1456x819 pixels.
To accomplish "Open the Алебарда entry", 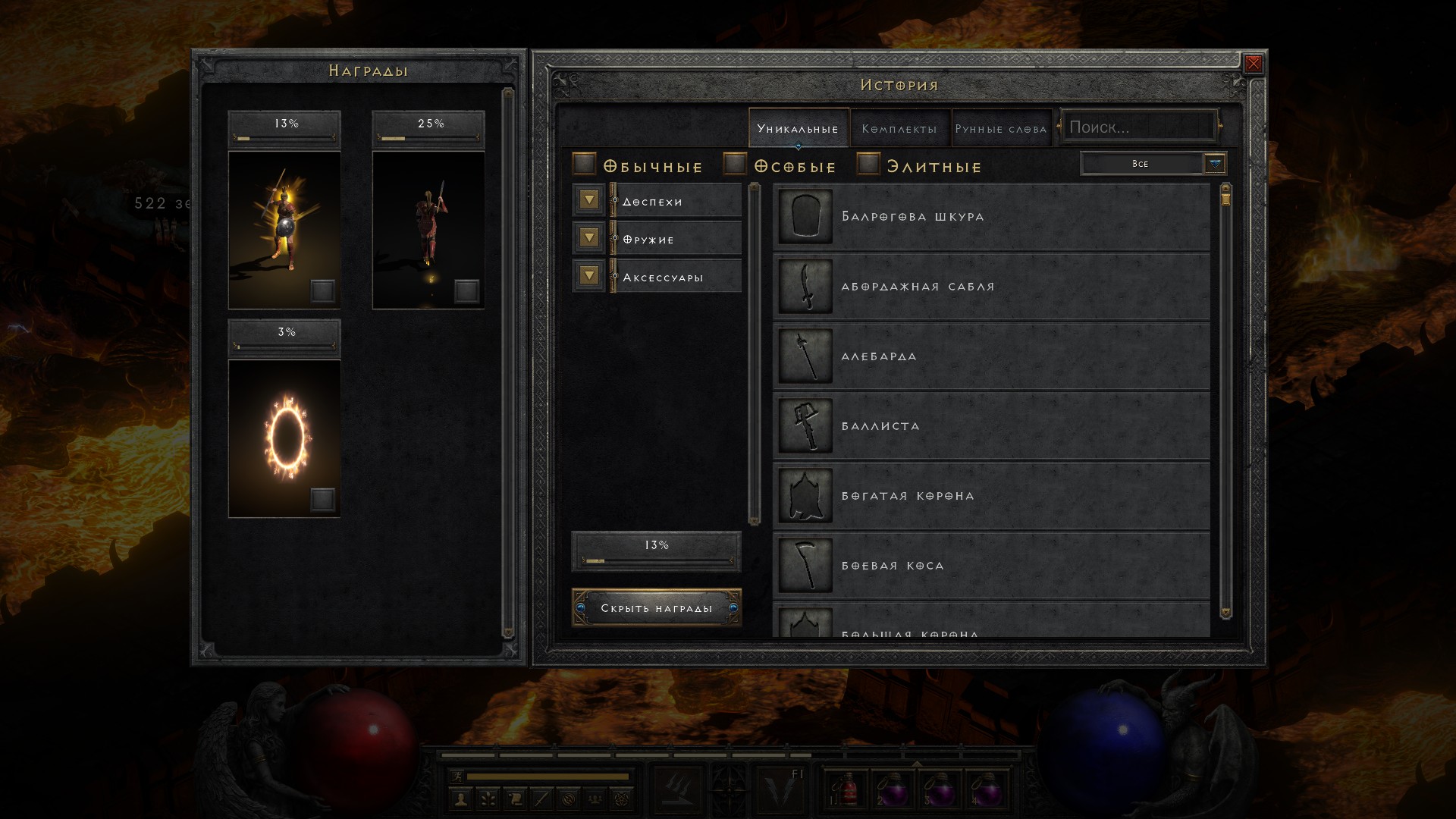I will tap(990, 356).
